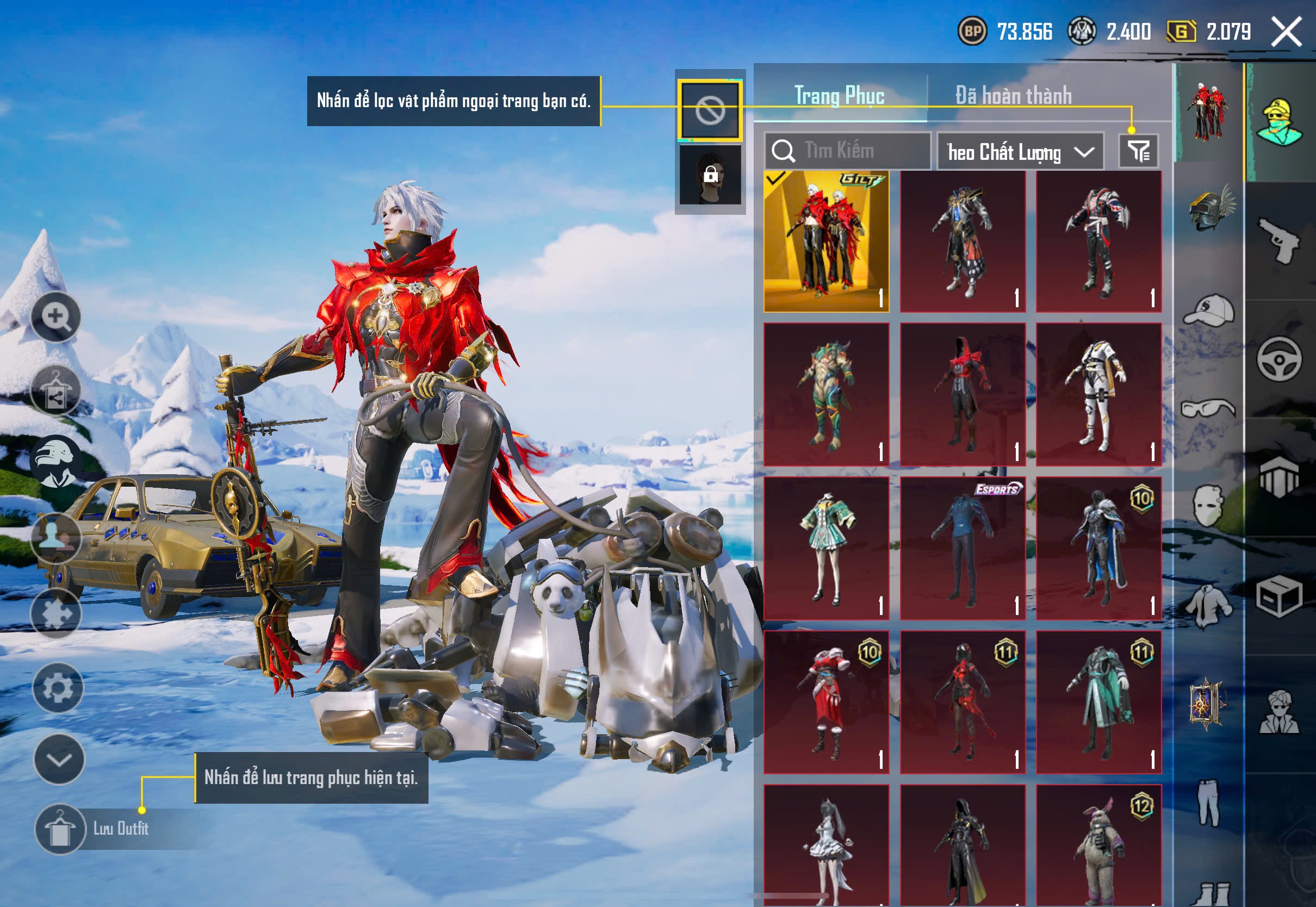The width and height of the screenshot is (1316, 907).
Task: Toggle the owned-items filter funnel button
Action: tap(1138, 151)
